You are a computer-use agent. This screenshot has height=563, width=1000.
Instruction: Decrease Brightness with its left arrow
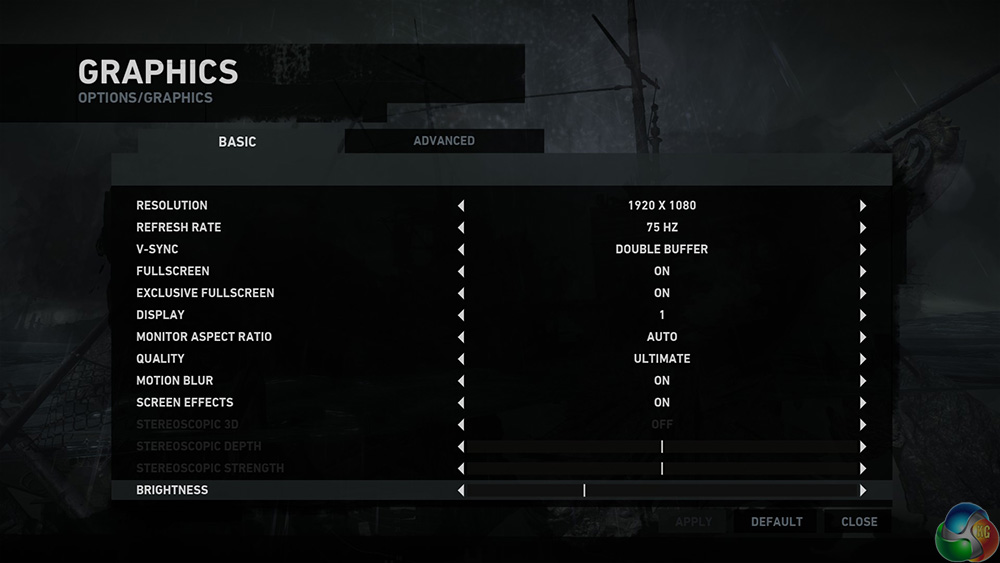[x=461, y=491]
